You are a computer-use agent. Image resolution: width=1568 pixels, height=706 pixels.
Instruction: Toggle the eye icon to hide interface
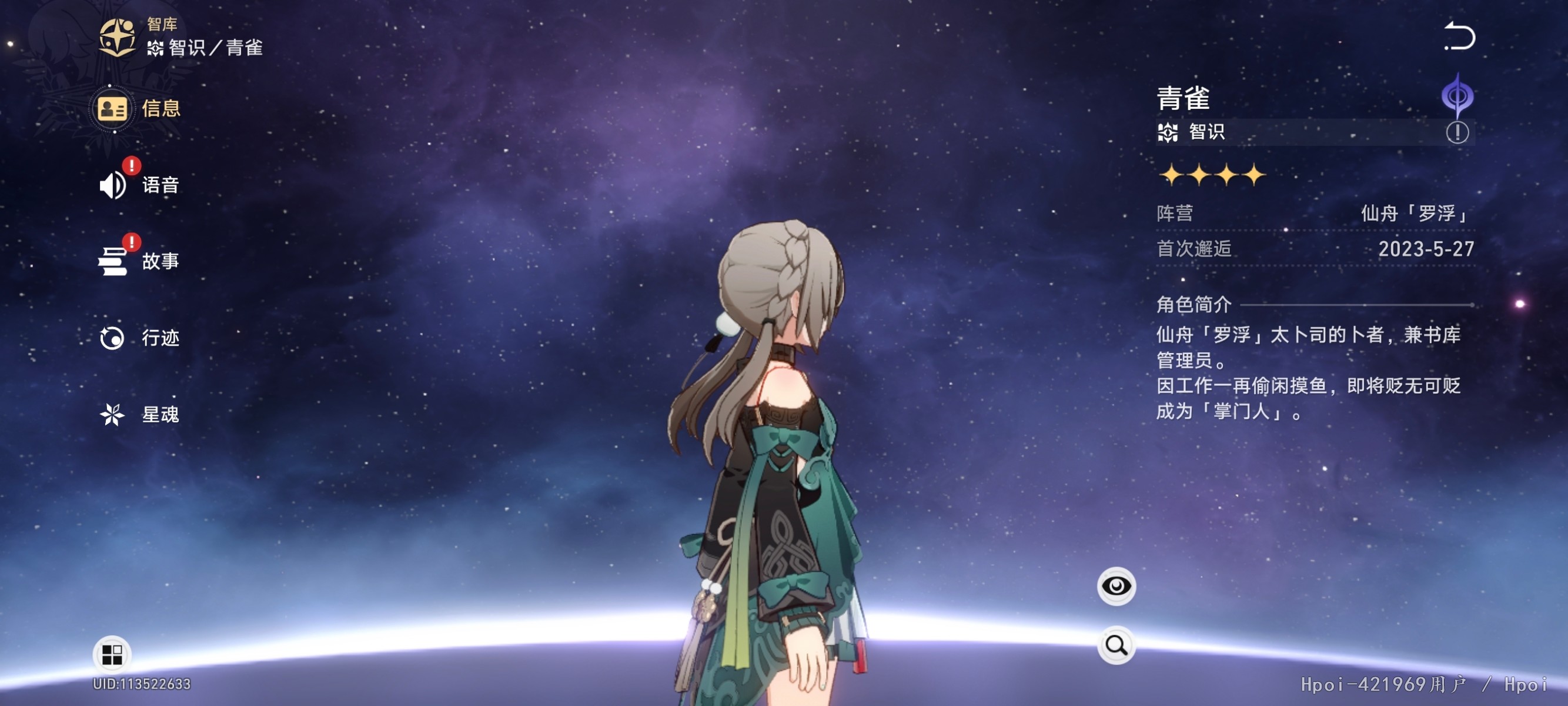point(1116,586)
